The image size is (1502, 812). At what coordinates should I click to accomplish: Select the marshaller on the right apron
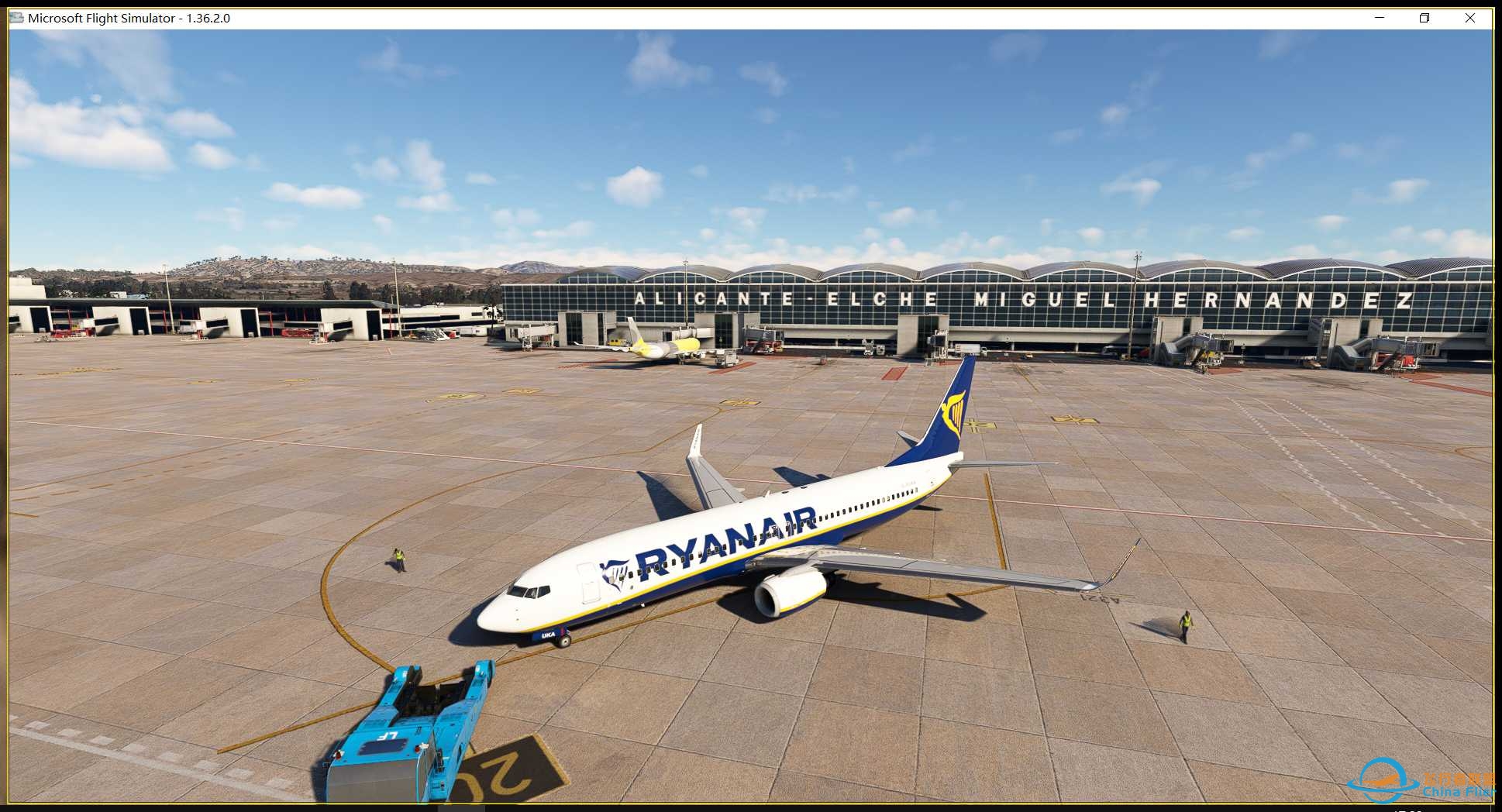[1188, 620]
